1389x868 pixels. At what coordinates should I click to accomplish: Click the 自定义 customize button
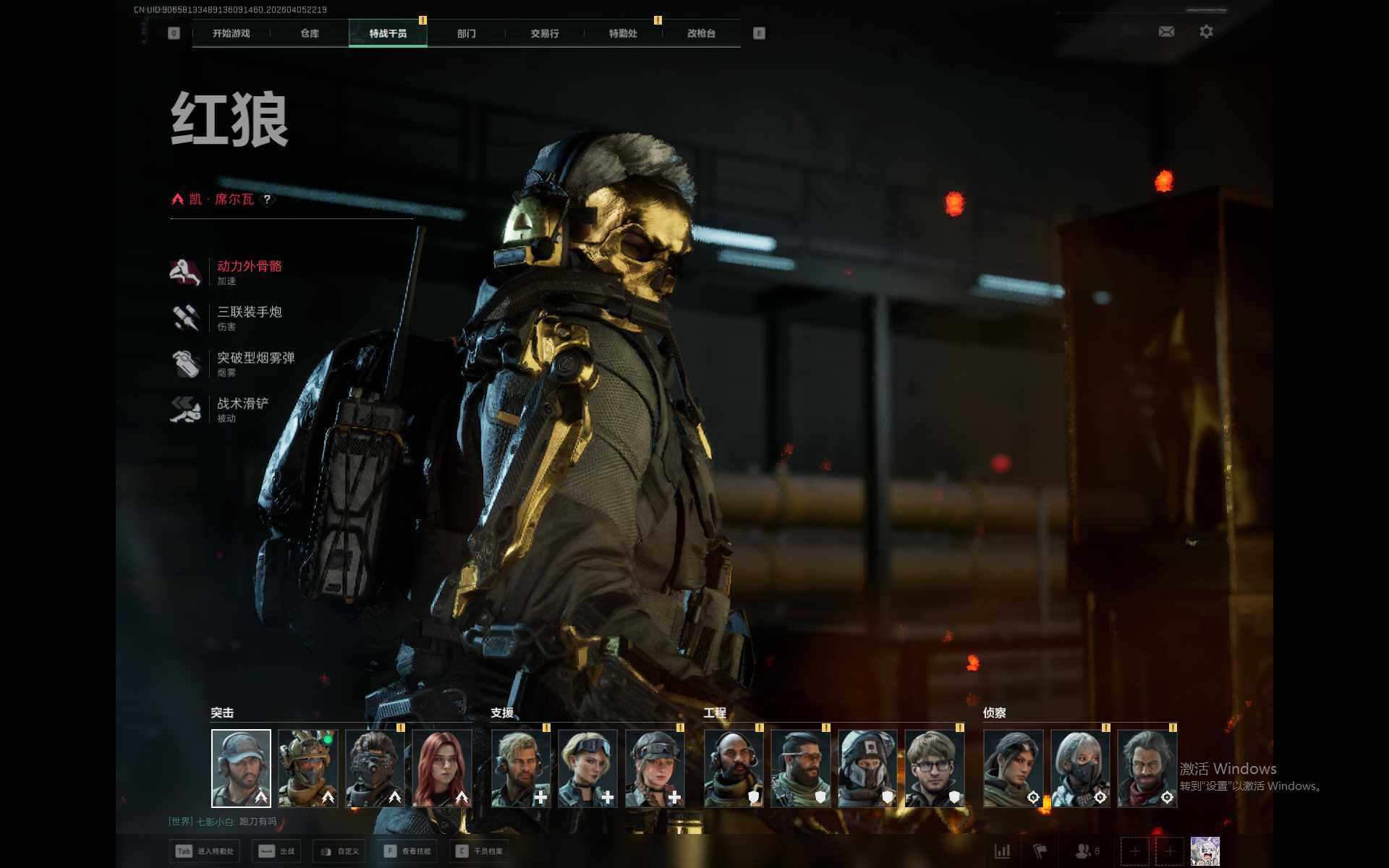pyautogui.click(x=340, y=851)
